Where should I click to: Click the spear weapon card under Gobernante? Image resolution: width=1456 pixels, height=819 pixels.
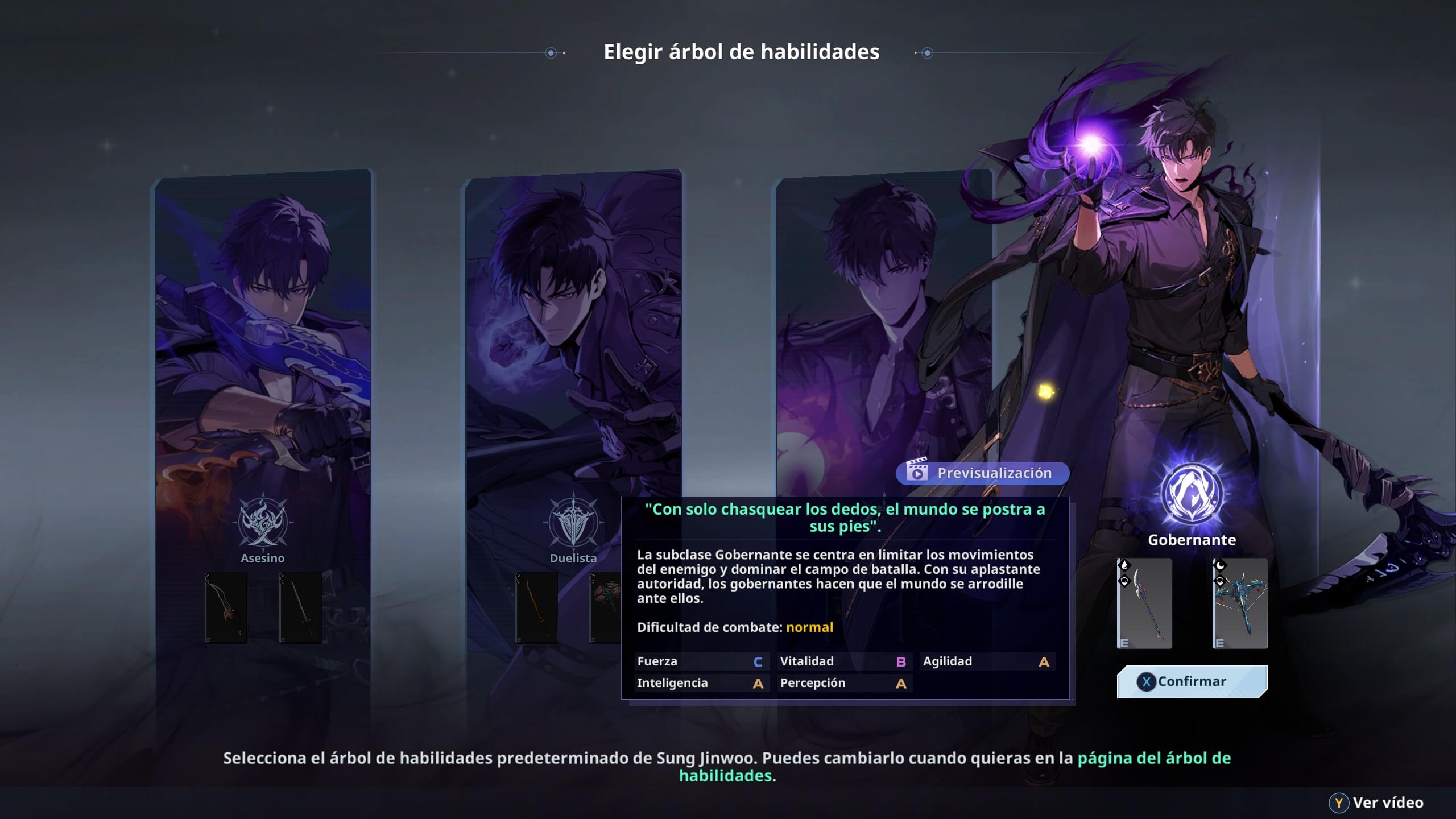1144,603
